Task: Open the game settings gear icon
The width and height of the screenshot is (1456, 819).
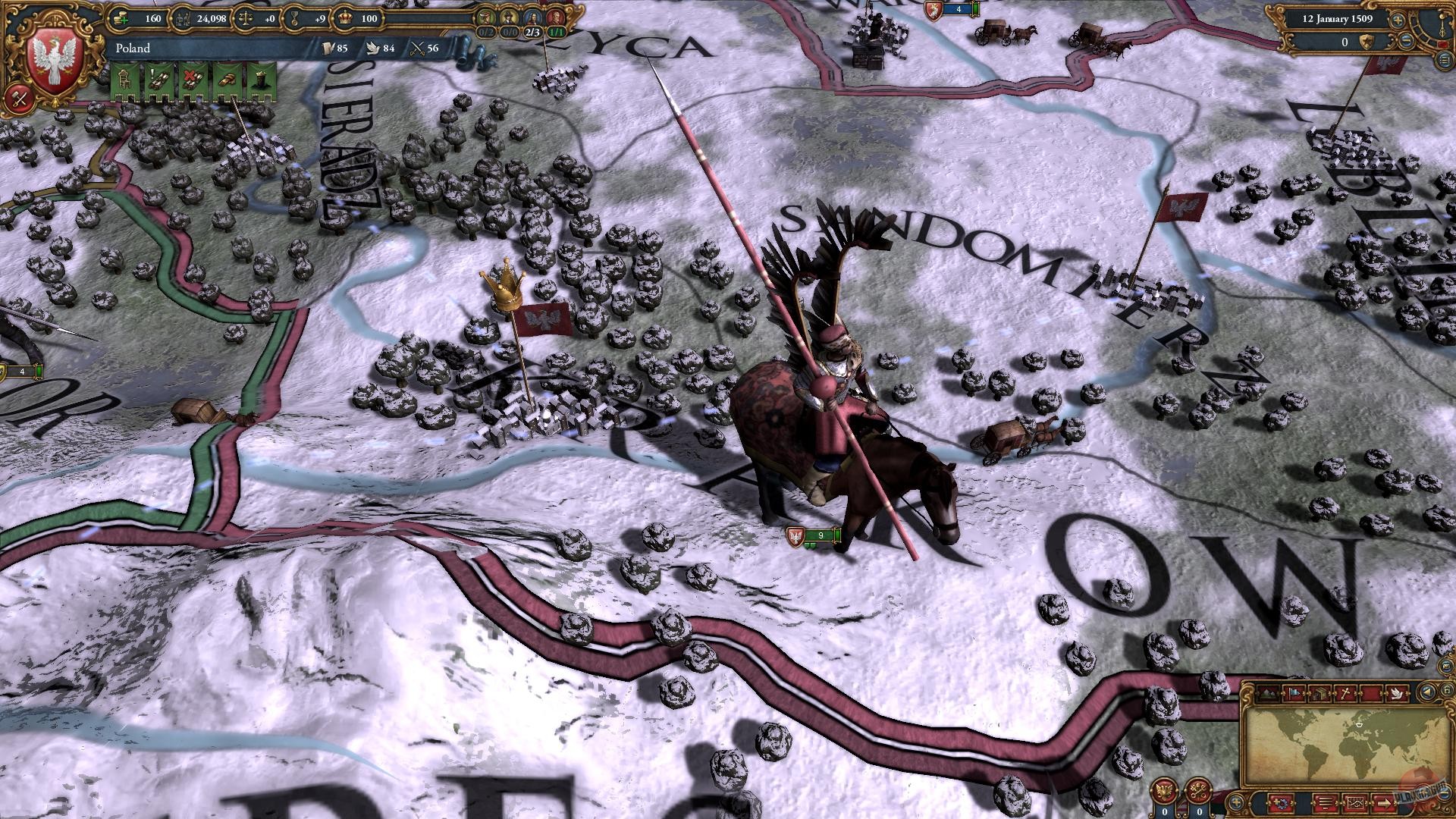Action: [1281, 802]
